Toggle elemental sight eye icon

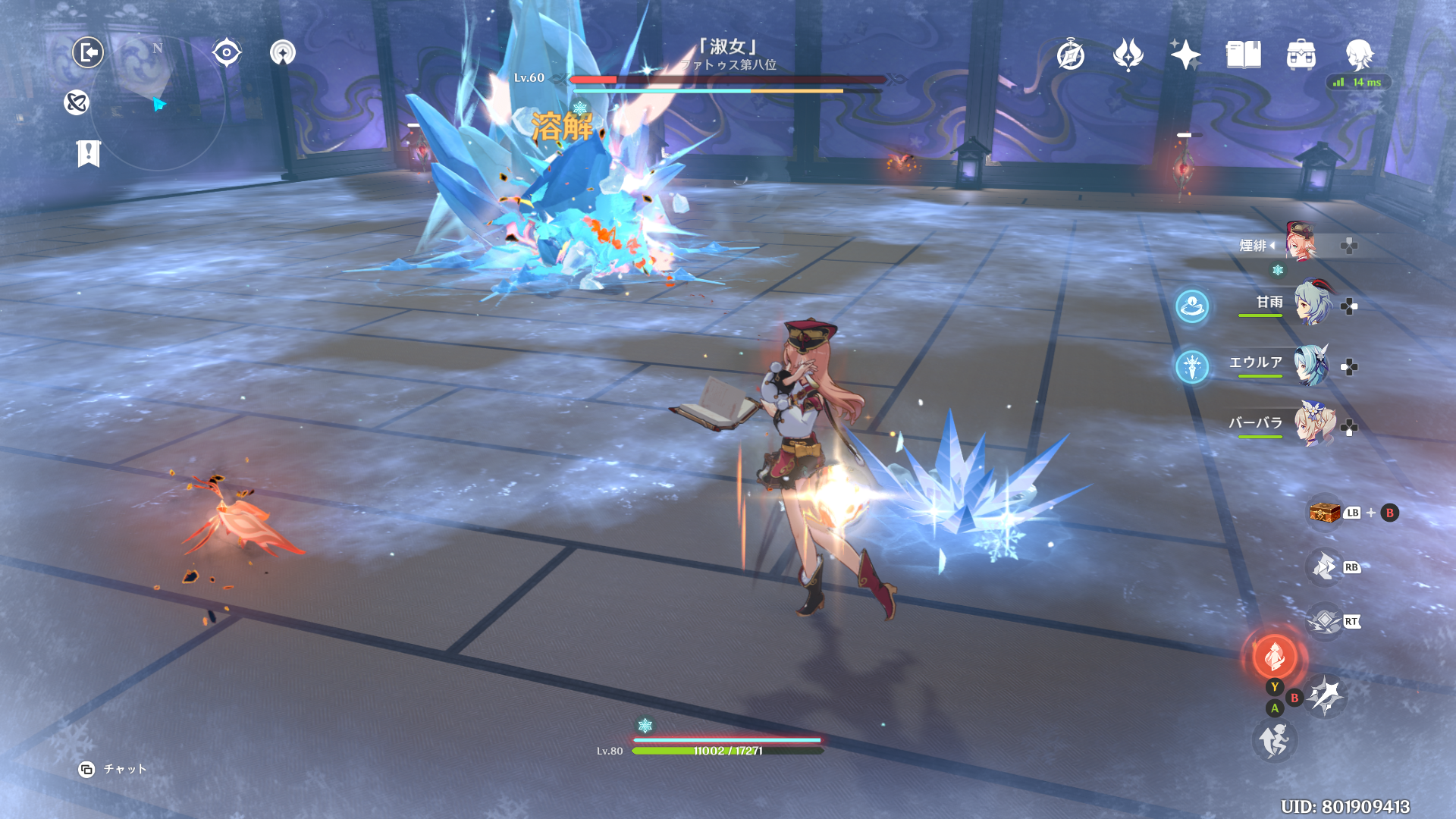(x=227, y=52)
